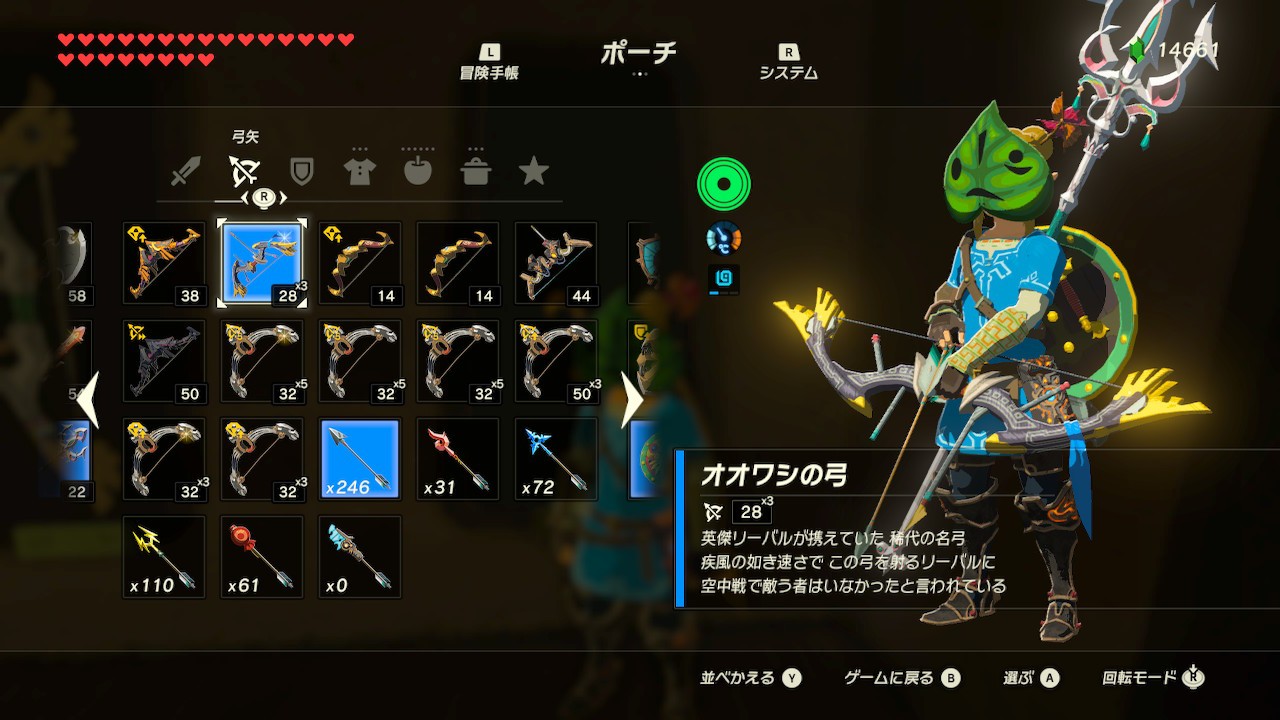
Task: Select the bow with 38 attack power
Action: tap(163, 263)
